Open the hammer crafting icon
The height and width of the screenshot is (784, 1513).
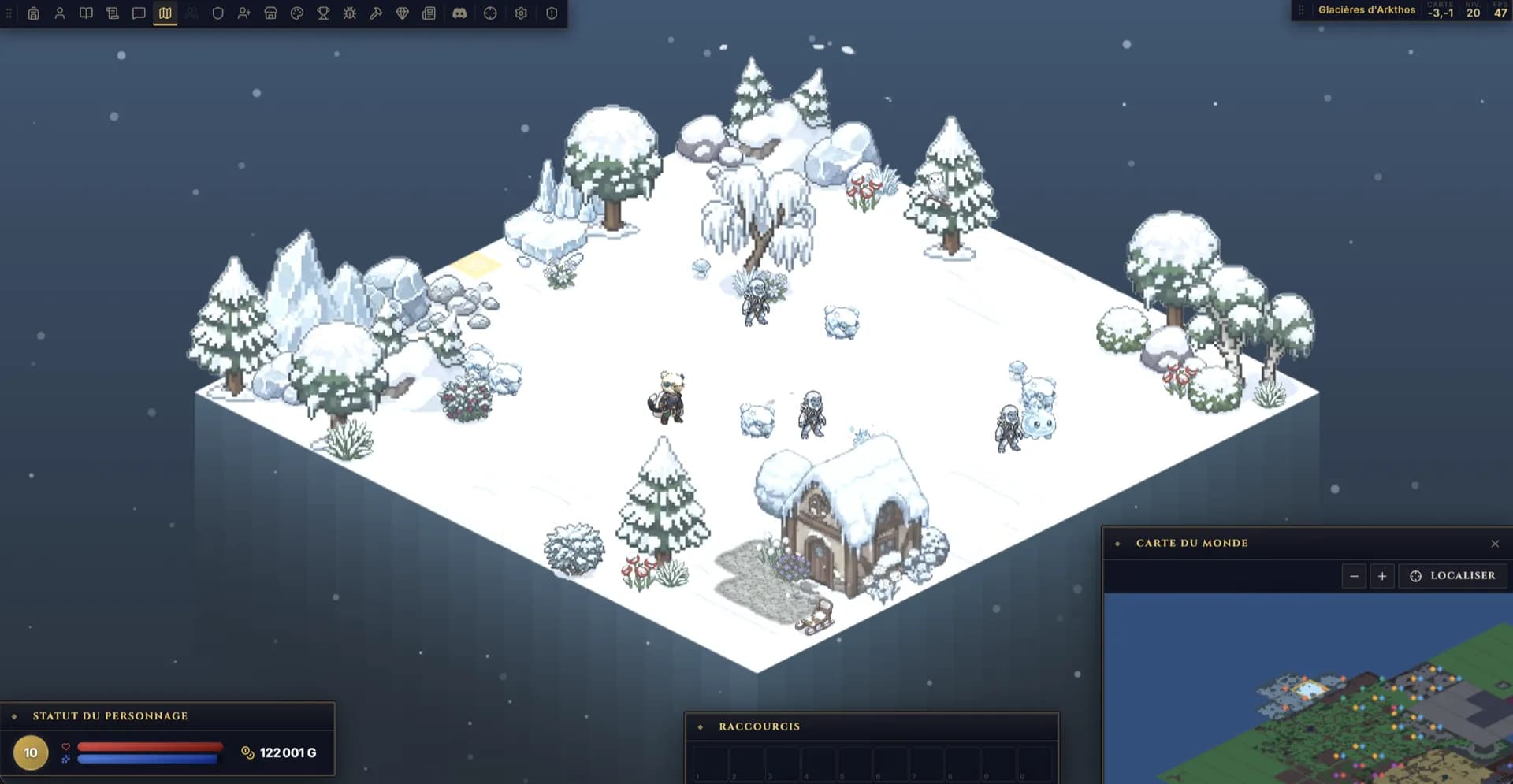376,13
